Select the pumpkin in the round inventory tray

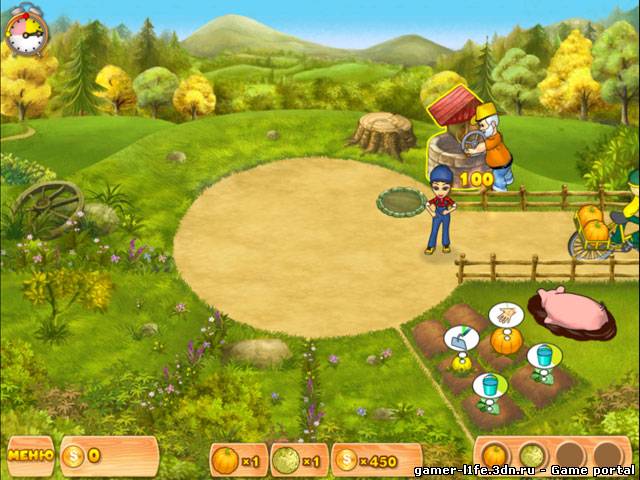coord(496,455)
